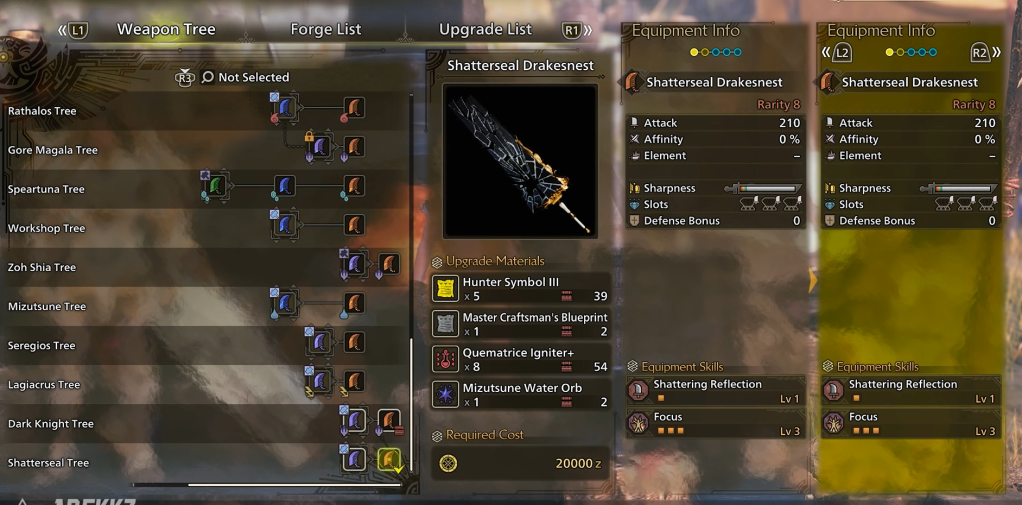Viewport: 1022px width, 505px height.
Task: Click the green Speartuna base weapon node
Action: coord(219,186)
